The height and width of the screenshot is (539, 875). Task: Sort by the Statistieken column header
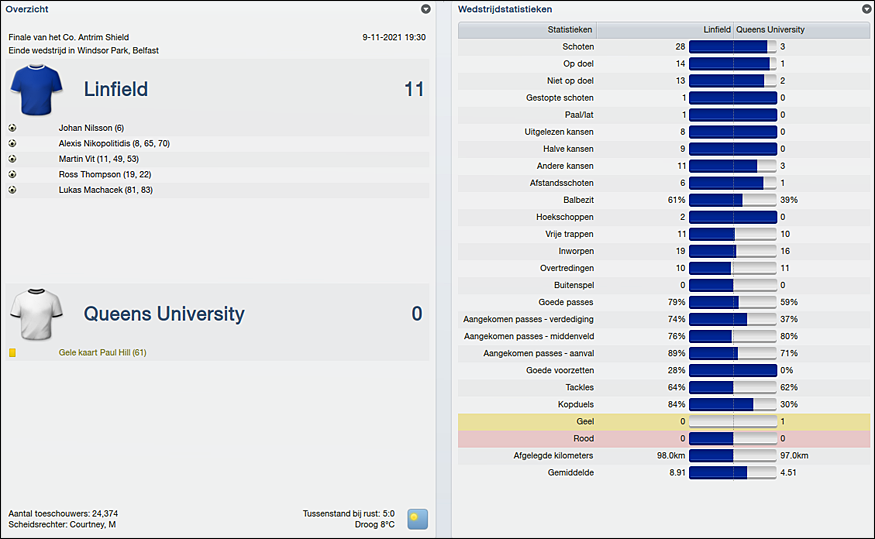click(x=570, y=30)
